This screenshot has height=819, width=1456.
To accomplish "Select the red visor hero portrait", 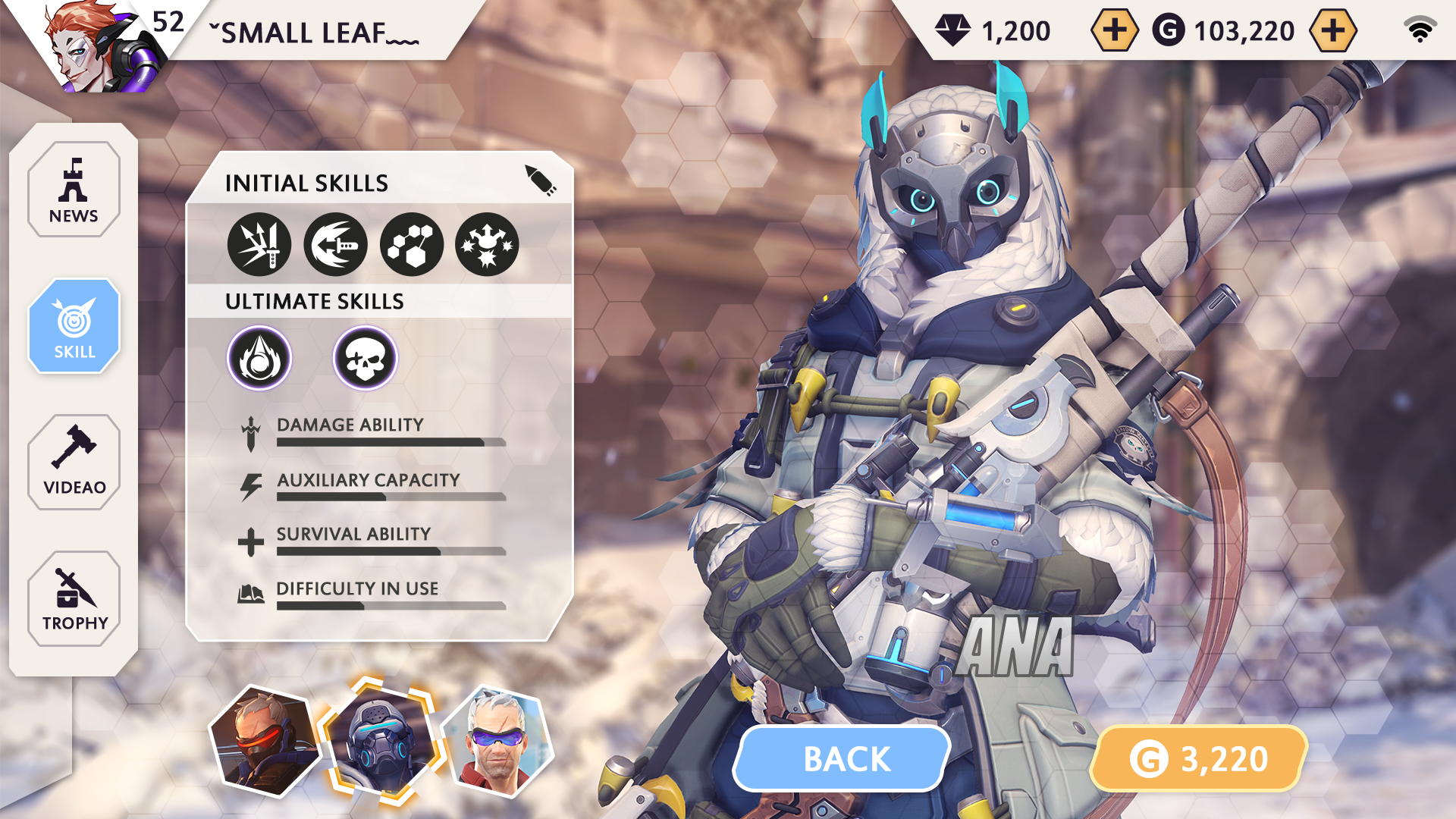I will [265, 741].
